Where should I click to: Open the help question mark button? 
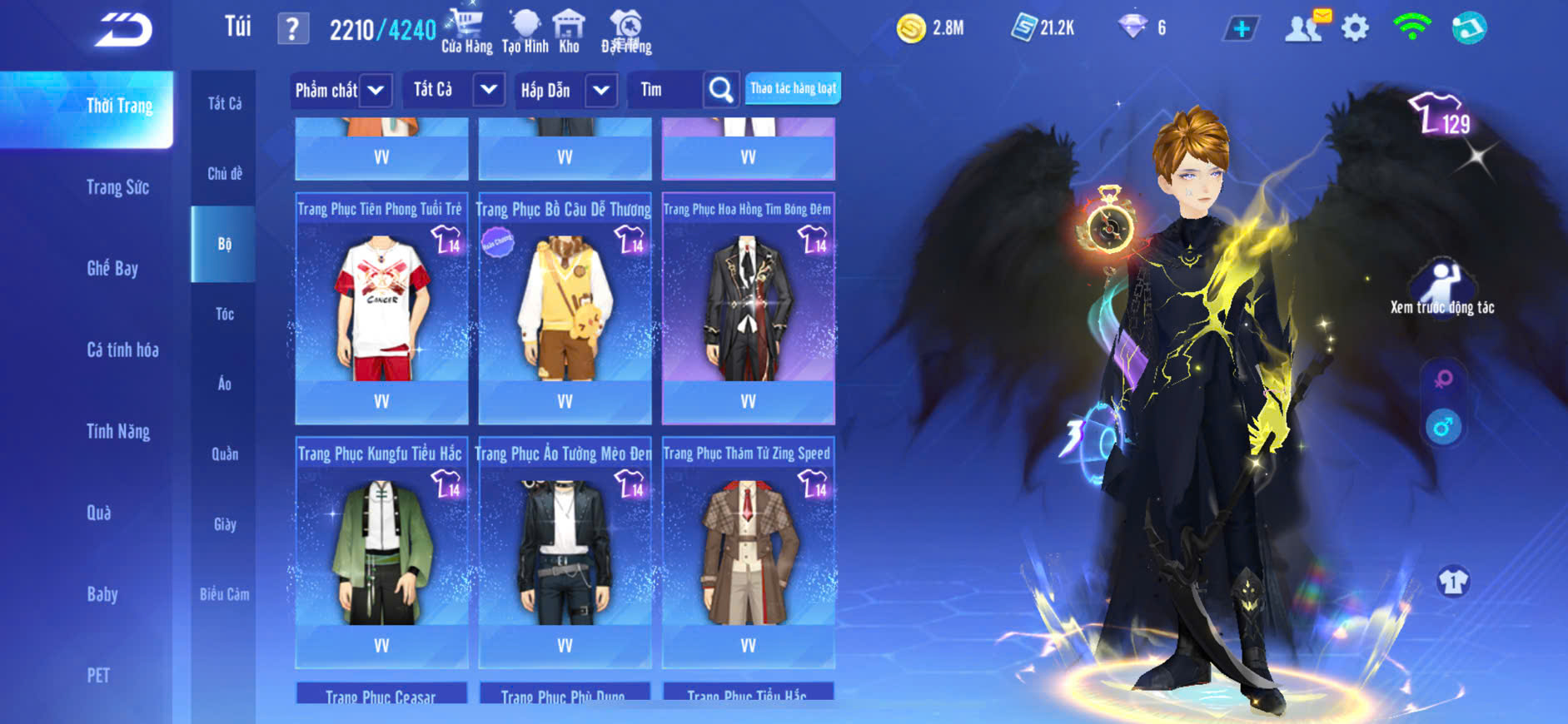pyautogui.click(x=292, y=30)
